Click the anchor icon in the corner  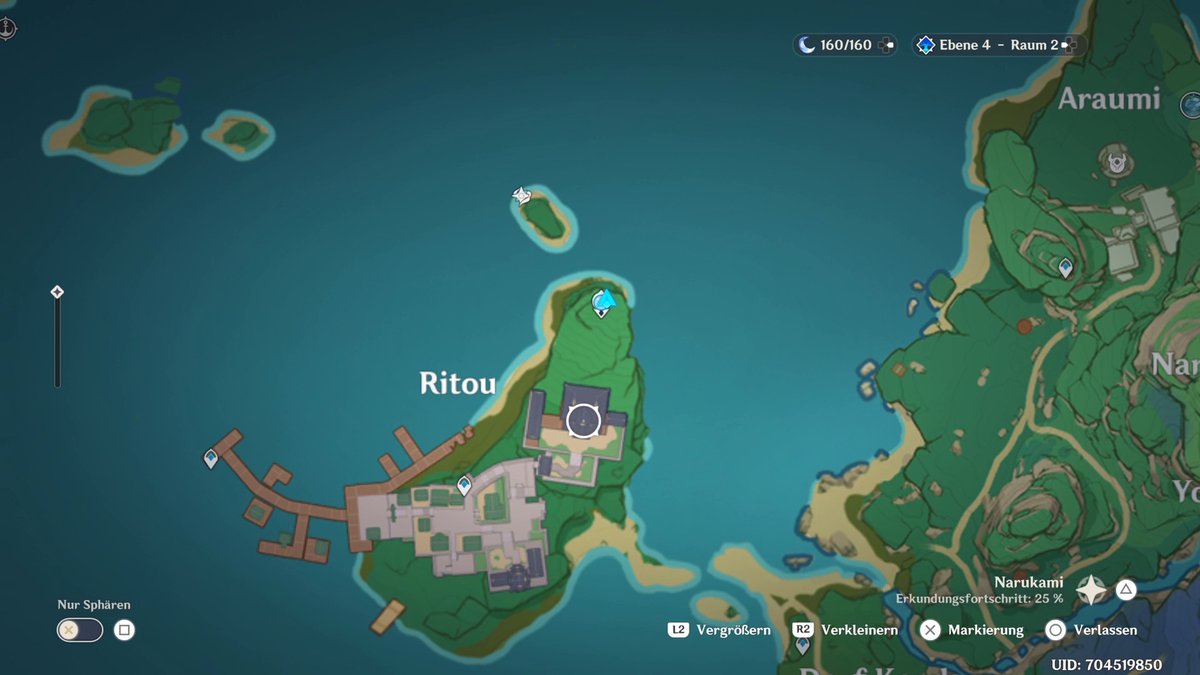click(x=8, y=28)
